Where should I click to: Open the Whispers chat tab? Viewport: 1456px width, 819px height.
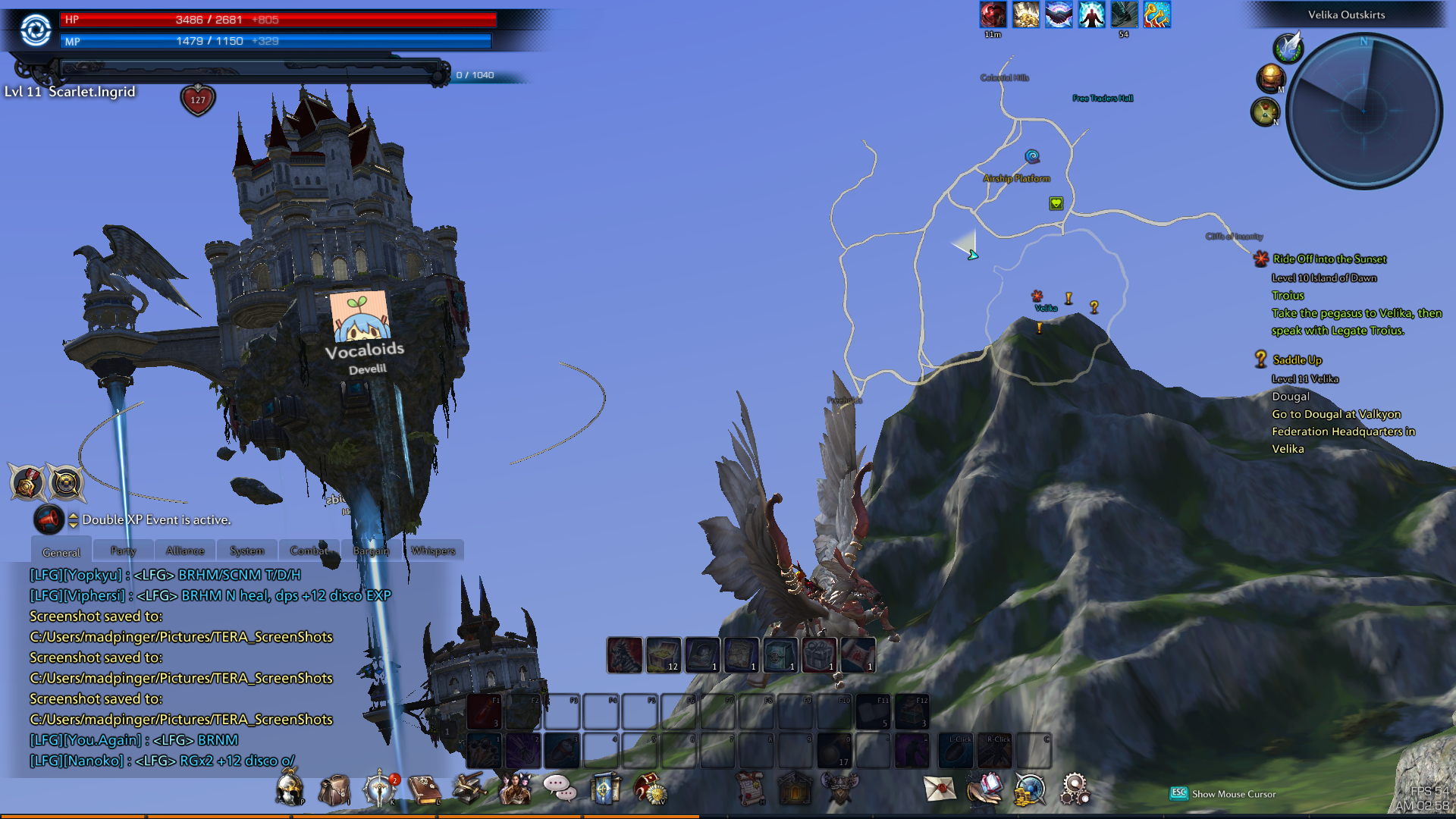click(433, 551)
